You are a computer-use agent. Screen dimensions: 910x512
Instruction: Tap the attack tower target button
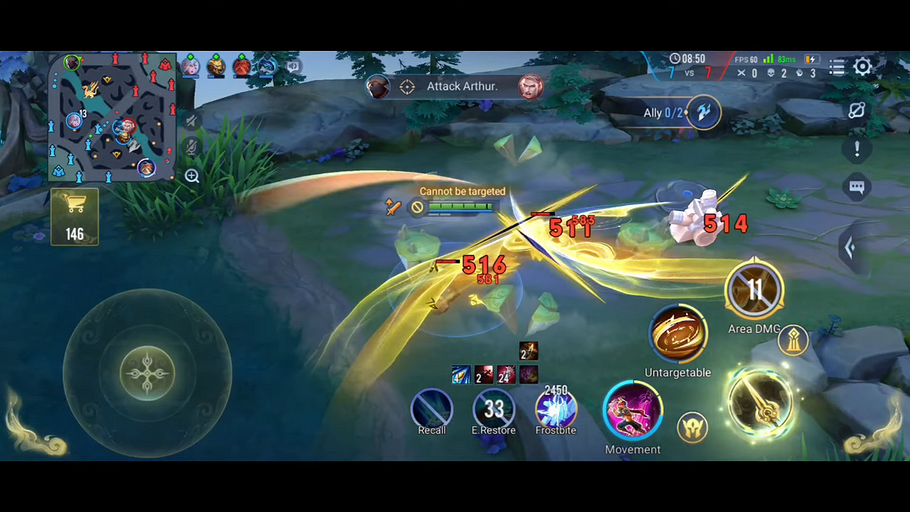[x=793, y=341]
